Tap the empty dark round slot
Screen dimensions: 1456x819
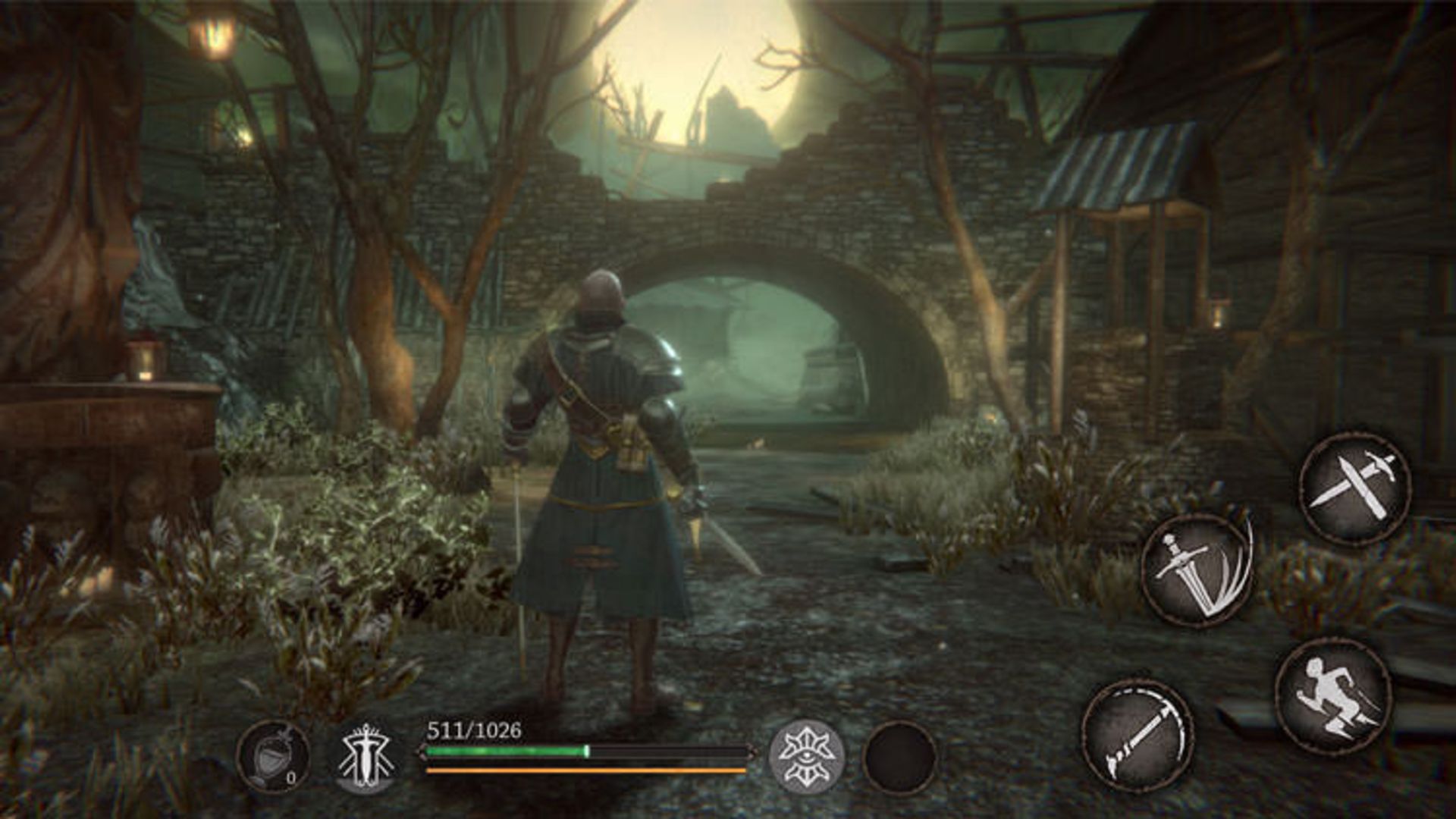click(900, 758)
